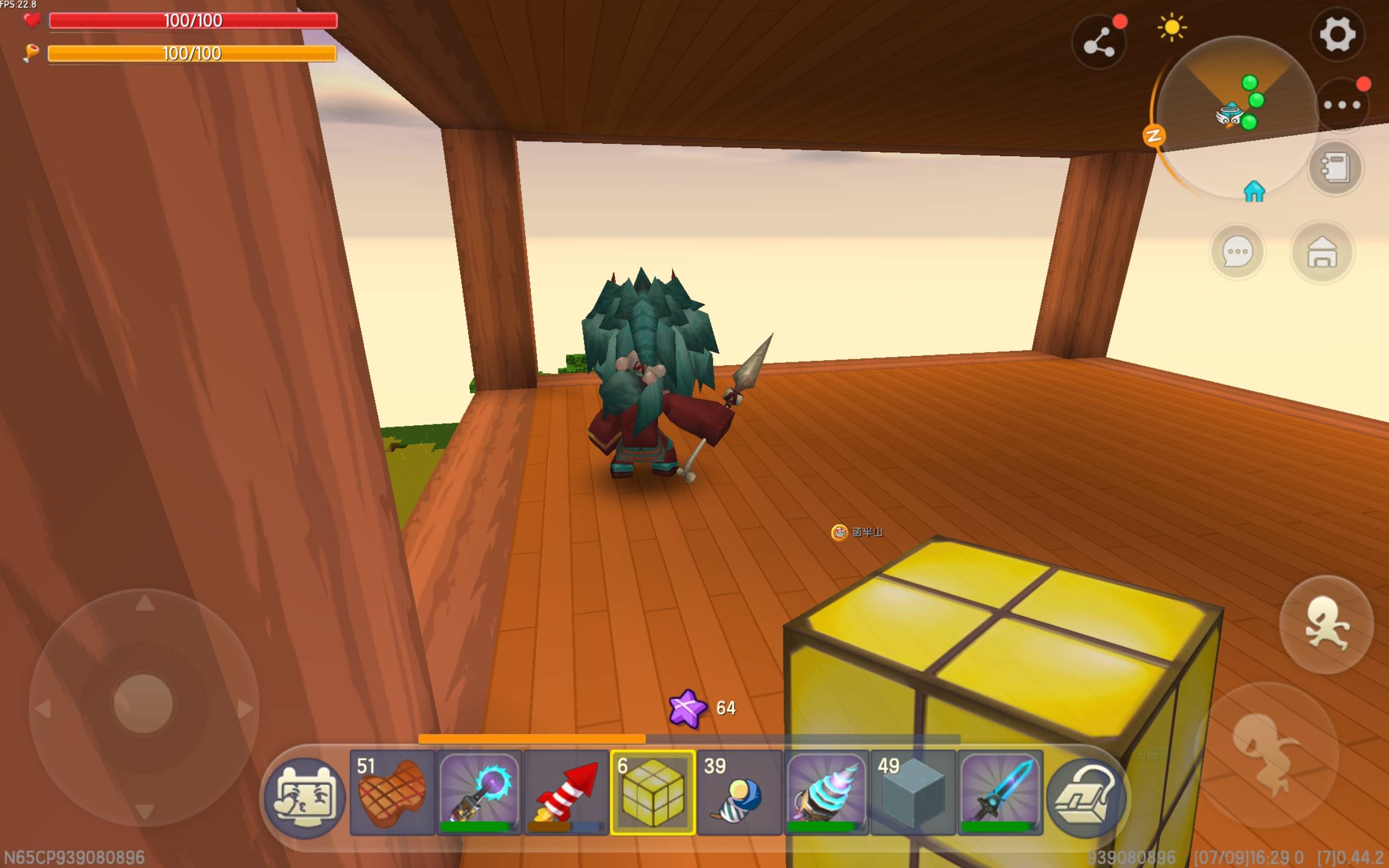Viewport: 1389px width, 868px height.
Task: Select the blue crystal sword slot
Action: pyautogui.click(x=1001, y=792)
